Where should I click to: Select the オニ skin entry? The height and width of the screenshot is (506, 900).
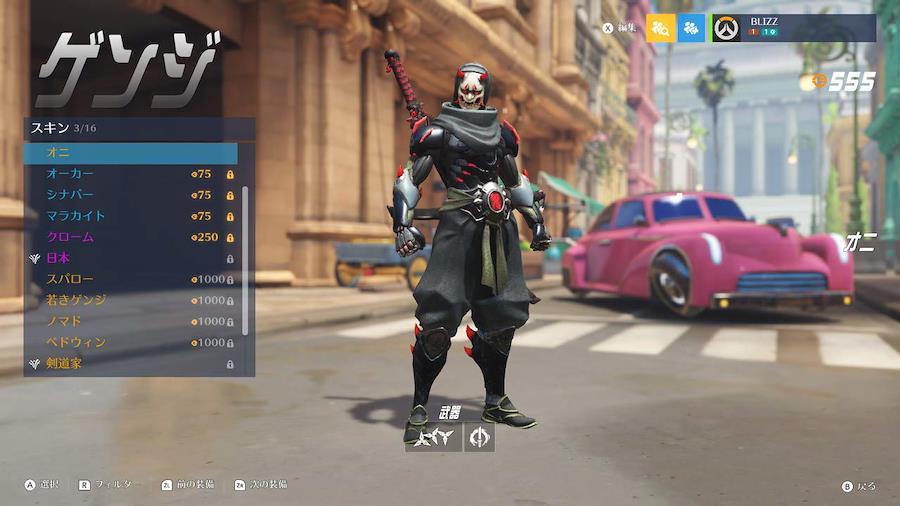click(130, 153)
